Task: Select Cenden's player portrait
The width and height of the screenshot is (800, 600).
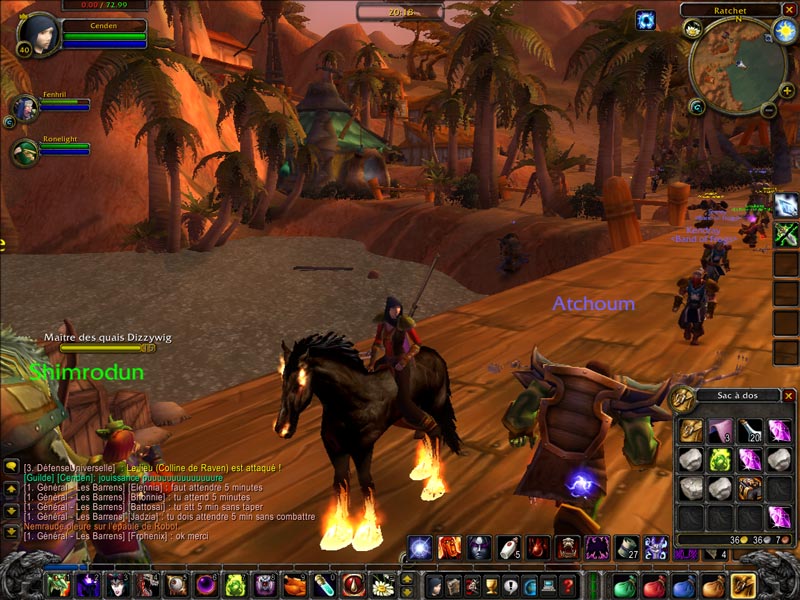Action: (x=39, y=35)
